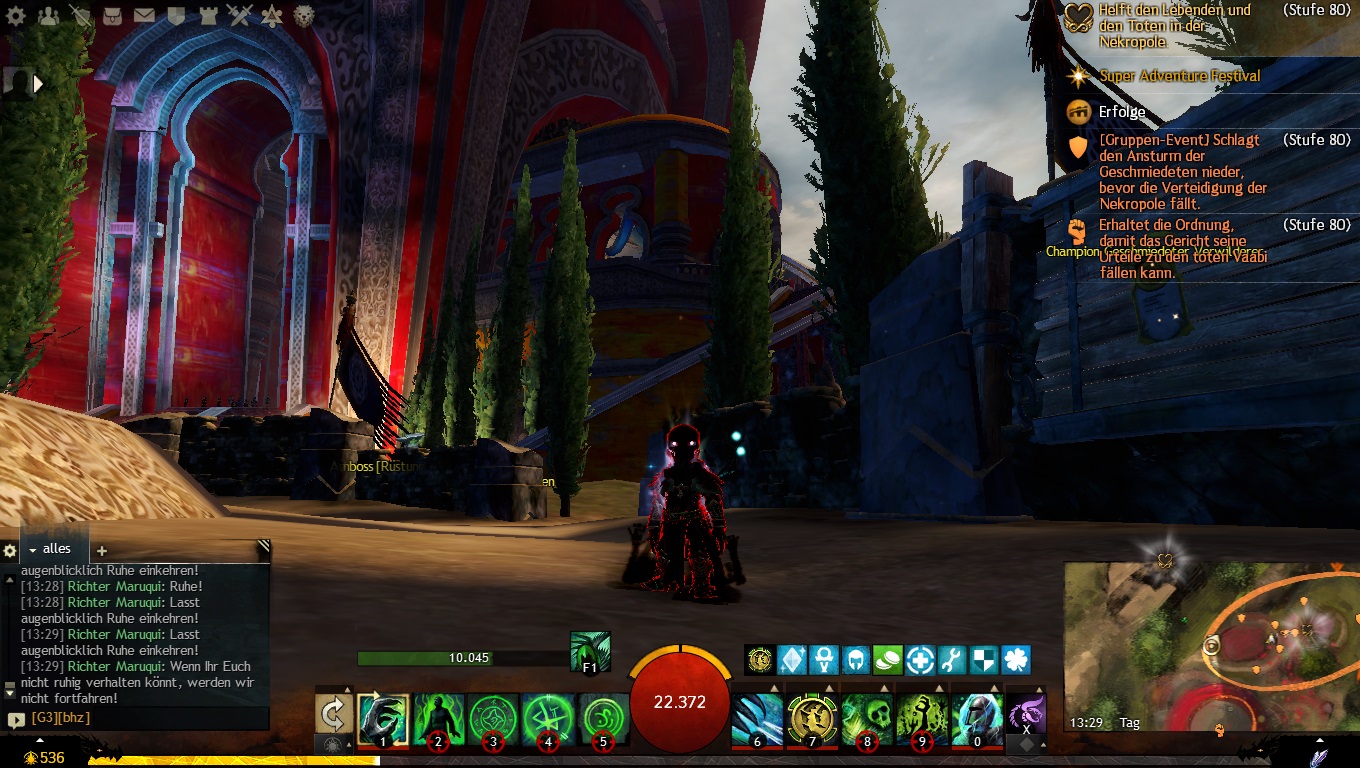1360x768 pixels.
Task: Switch to the 'alles' chat tab
Action: [x=57, y=549]
